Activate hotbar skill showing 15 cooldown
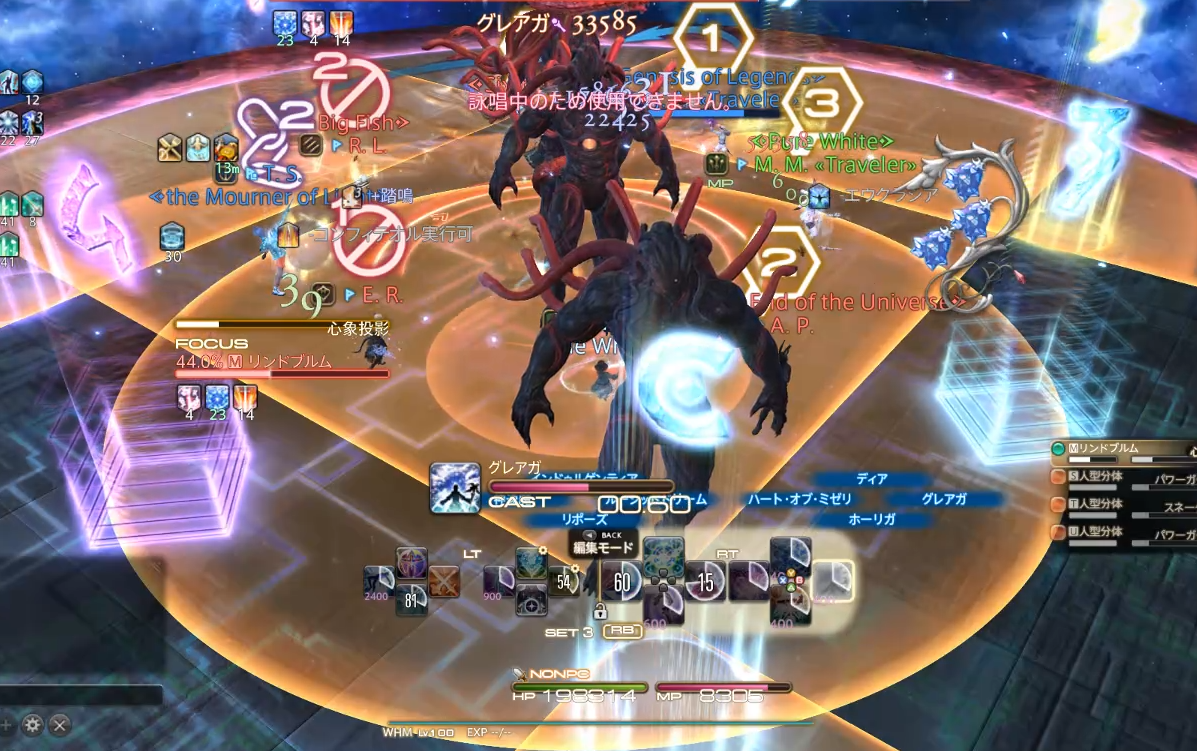The height and width of the screenshot is (751, 1197). coord(706,581)
